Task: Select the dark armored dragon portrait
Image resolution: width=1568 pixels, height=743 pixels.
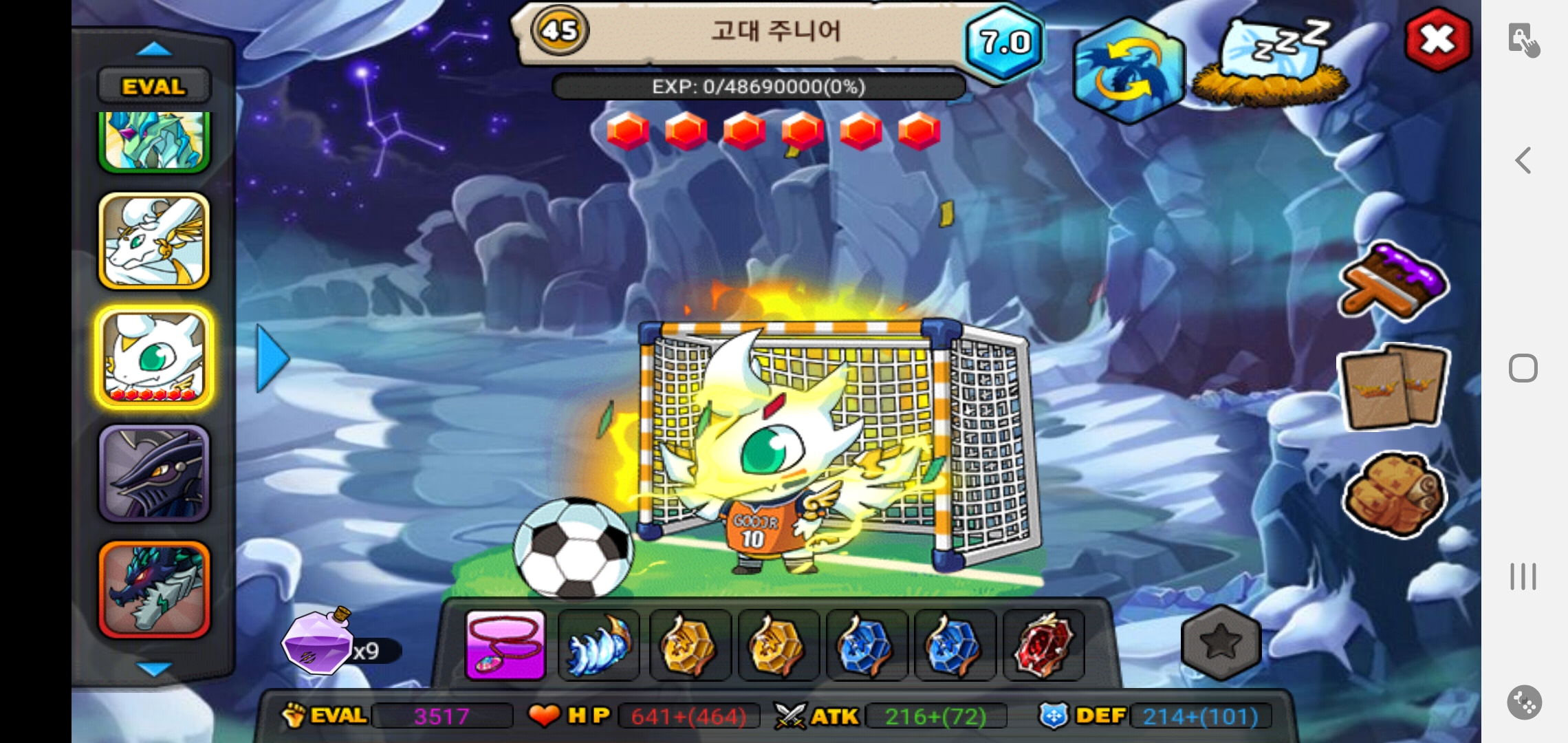Action: pyautogui.click(x=154, y=473)
